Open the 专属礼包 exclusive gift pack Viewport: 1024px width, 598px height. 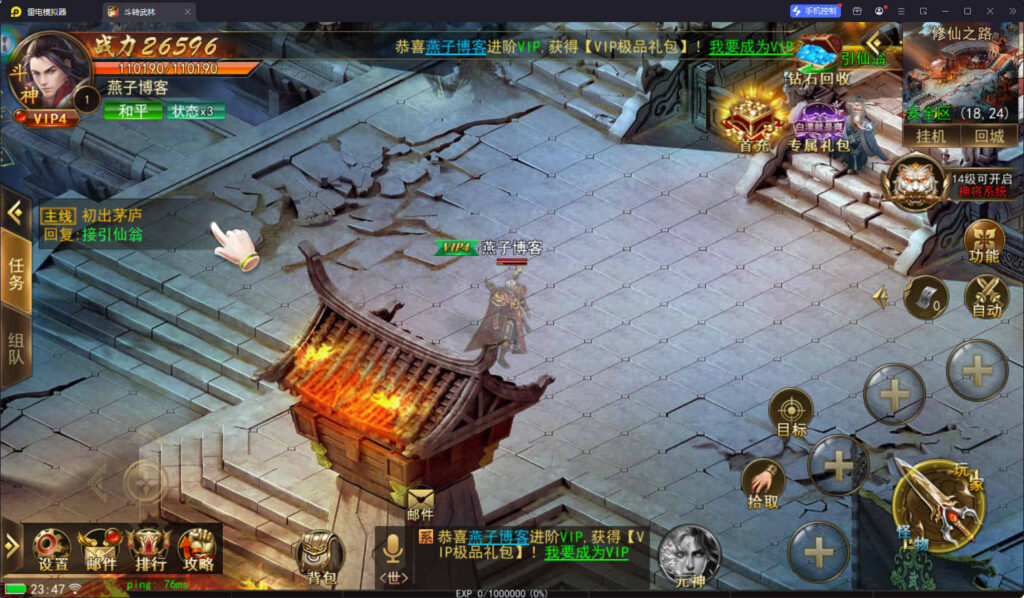[x=818, y=126]
